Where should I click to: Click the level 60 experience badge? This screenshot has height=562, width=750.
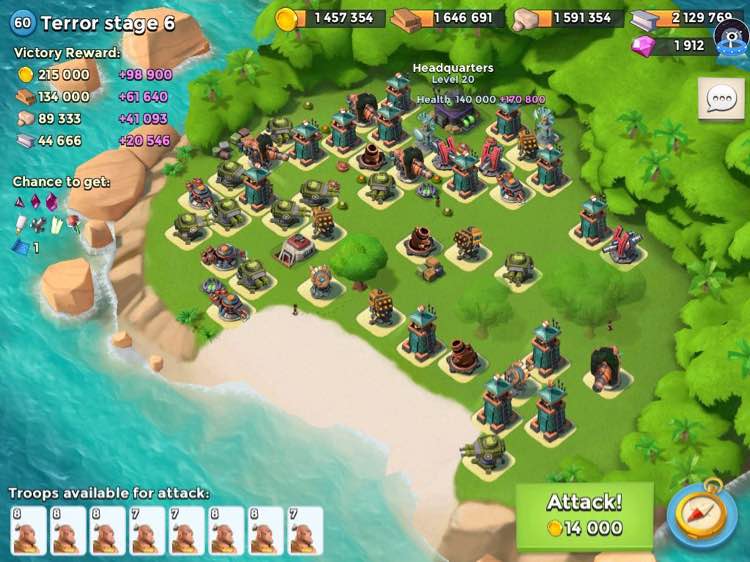point(22,22)
